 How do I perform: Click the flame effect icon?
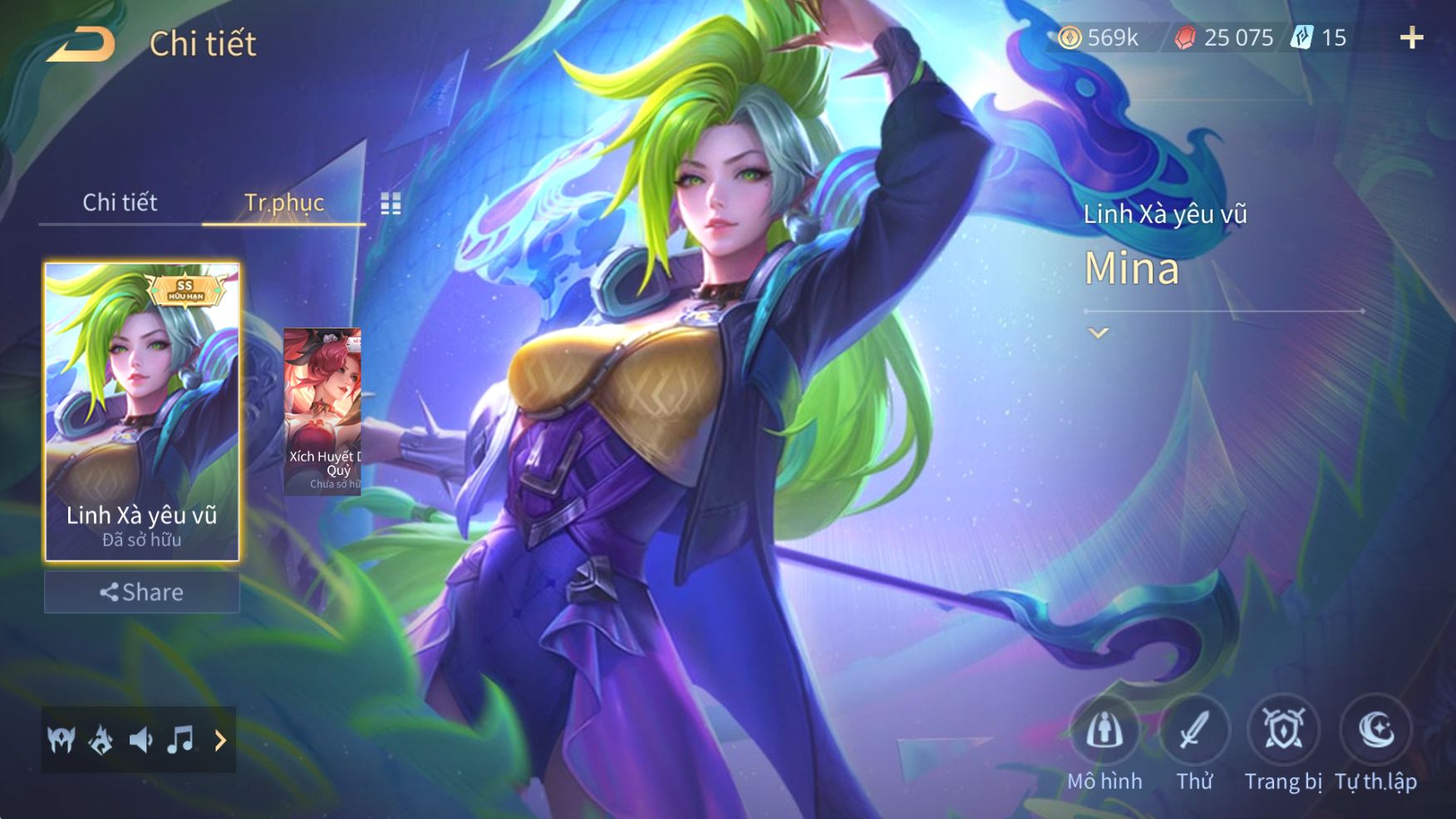tap(101, 739)
